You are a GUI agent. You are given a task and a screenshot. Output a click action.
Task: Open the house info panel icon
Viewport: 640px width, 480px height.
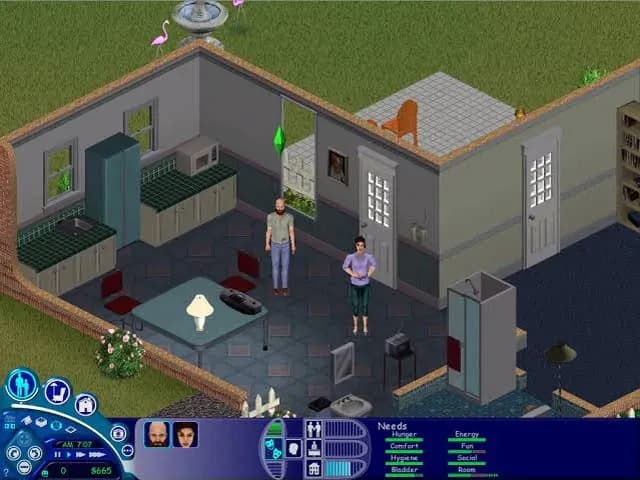click(314, 468)
